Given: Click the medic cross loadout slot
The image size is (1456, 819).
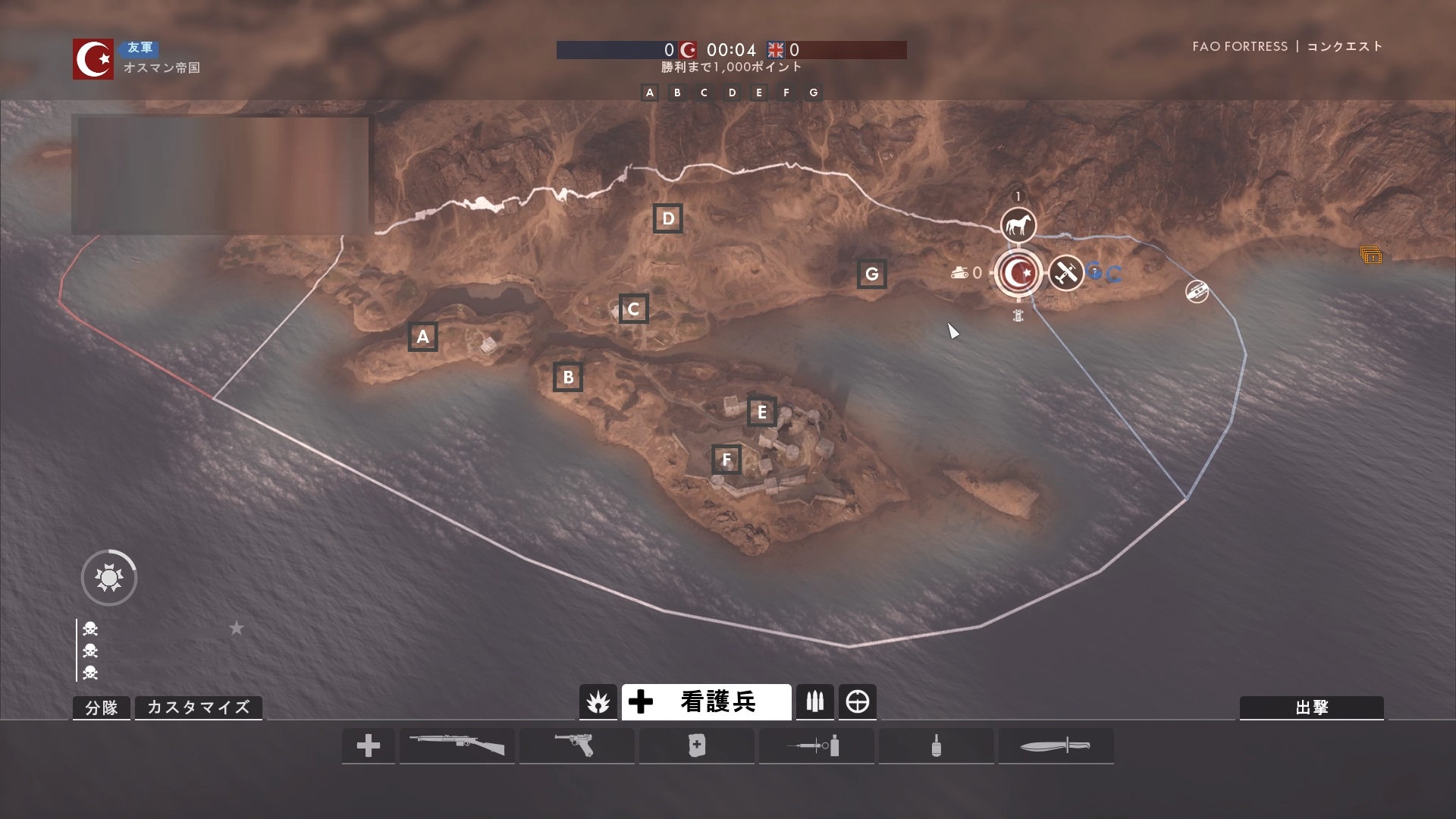Looking at the screenshot, I should 369,745.
